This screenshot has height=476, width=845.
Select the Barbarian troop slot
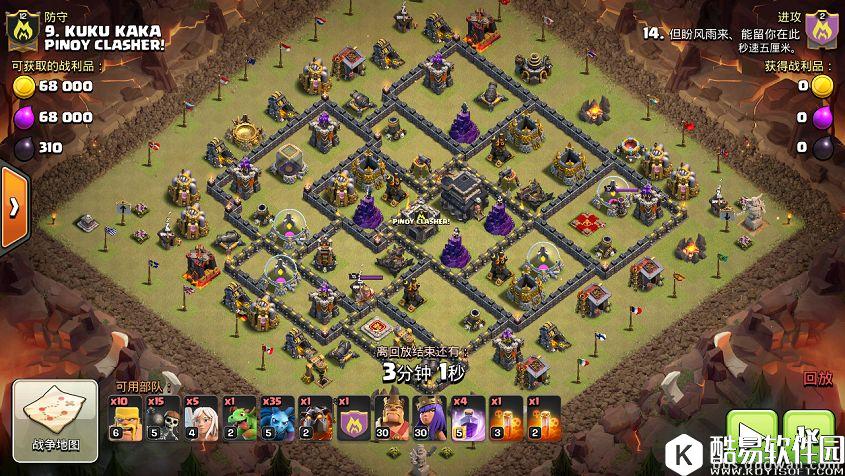[126, 418]
